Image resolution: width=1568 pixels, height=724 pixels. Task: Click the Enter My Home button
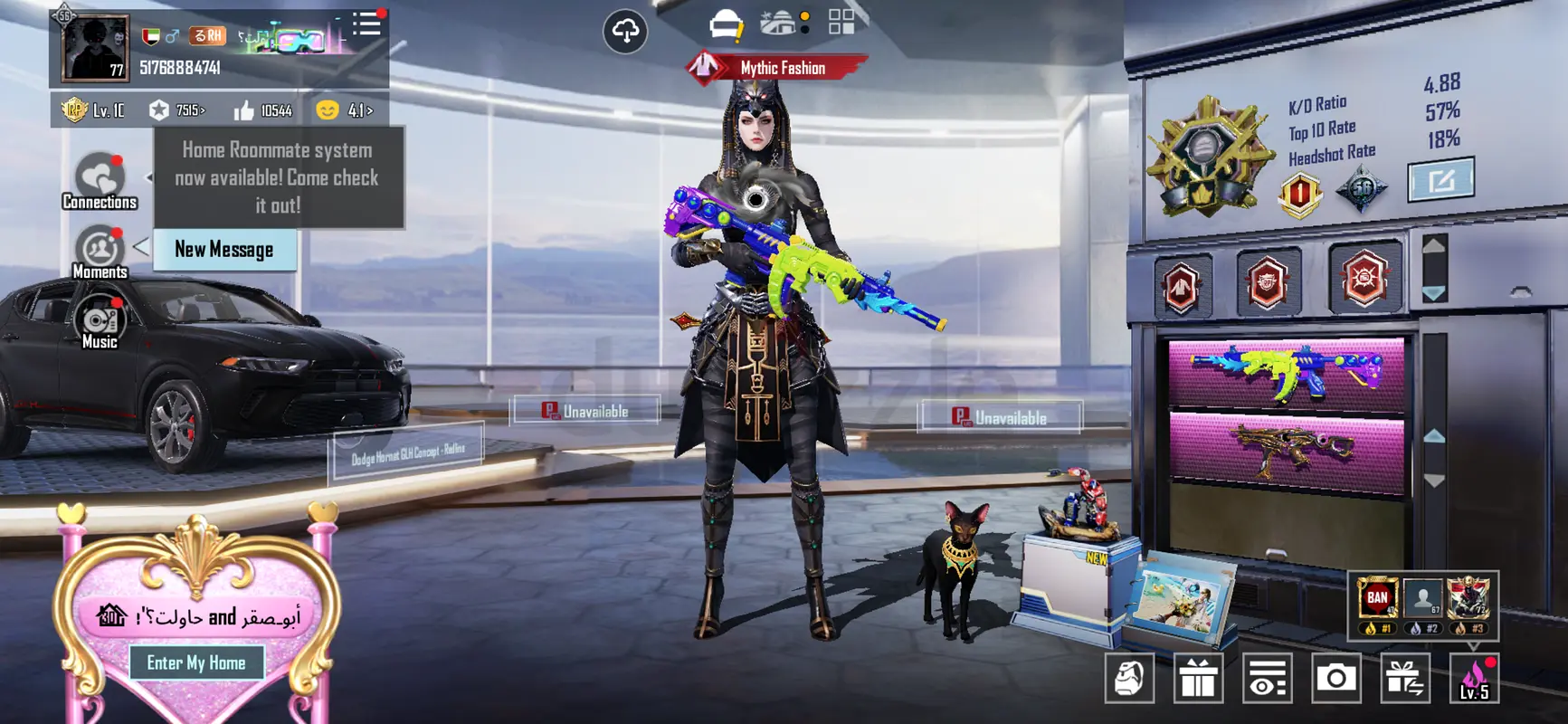coord(196,662)
